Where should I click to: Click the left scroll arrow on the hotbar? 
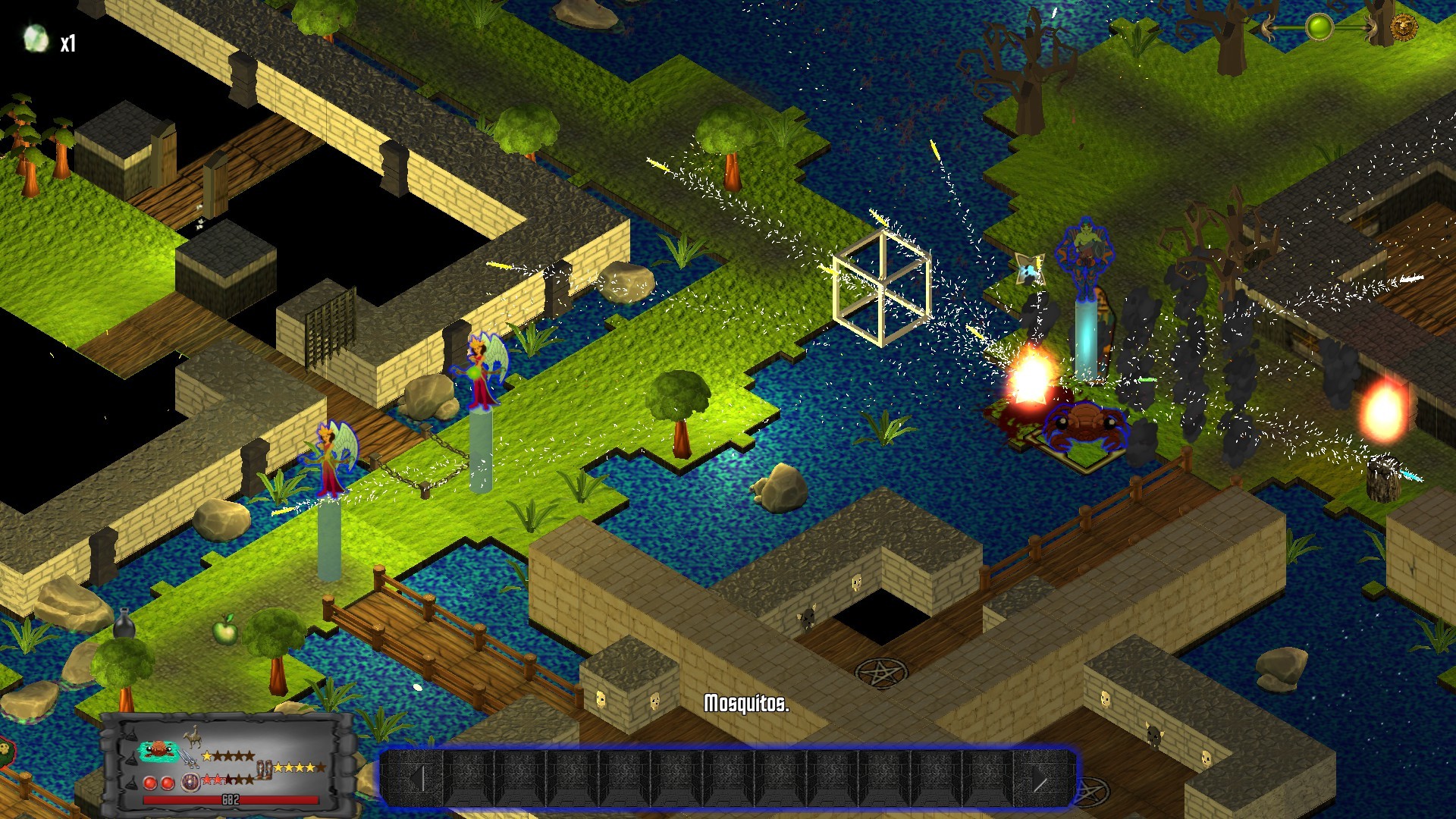418,780
